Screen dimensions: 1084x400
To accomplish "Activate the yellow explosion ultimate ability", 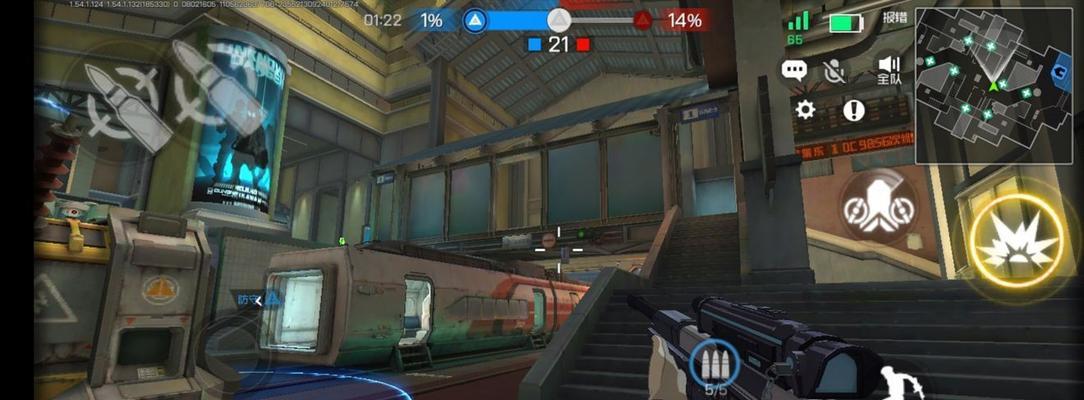I will point(1017,243).
